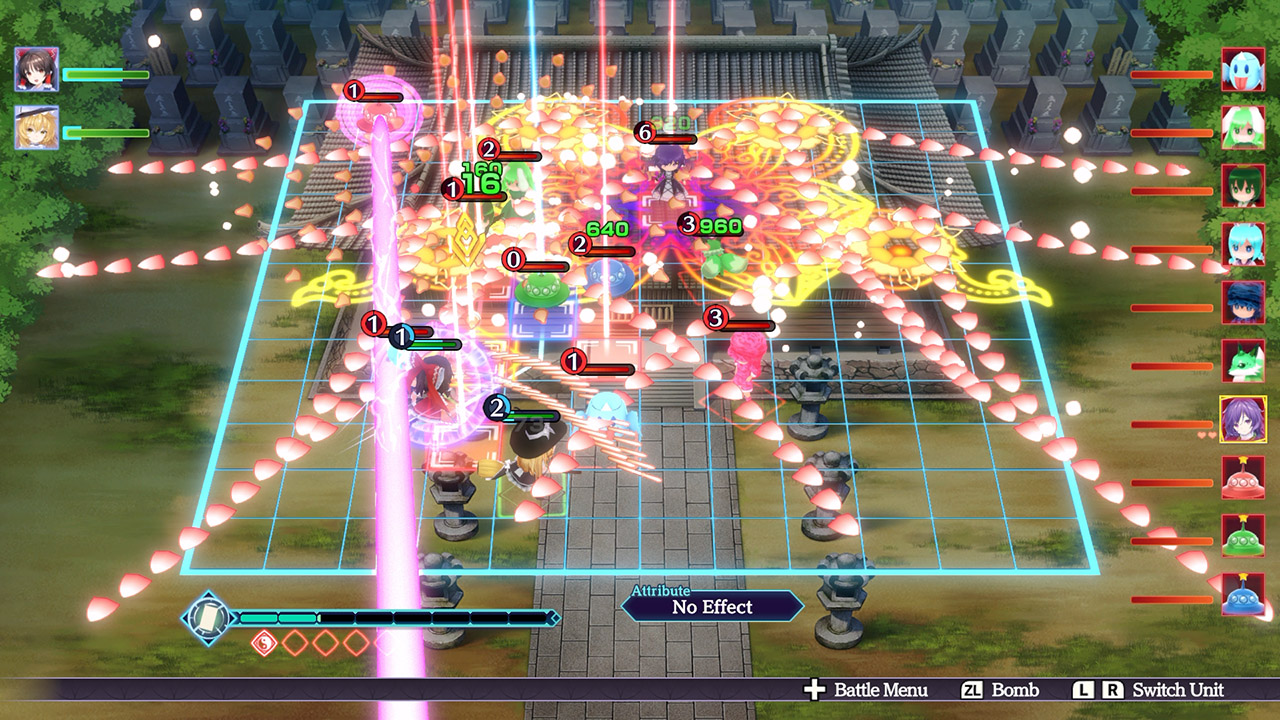Select the blue UFO enemy portrait
The image size is (1280, 720).
tap(1243, 594)
